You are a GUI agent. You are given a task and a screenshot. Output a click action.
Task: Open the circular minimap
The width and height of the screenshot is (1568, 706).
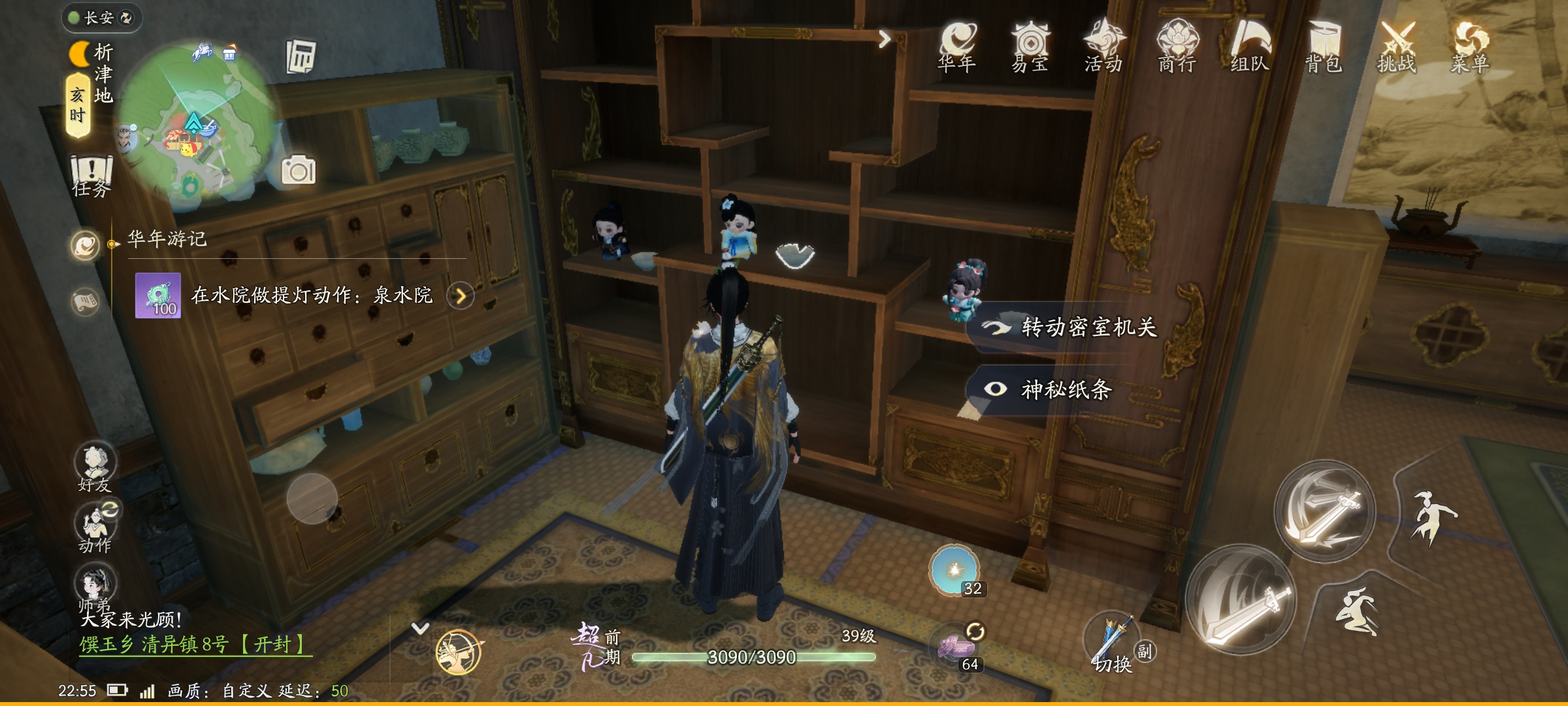point(196,124)
